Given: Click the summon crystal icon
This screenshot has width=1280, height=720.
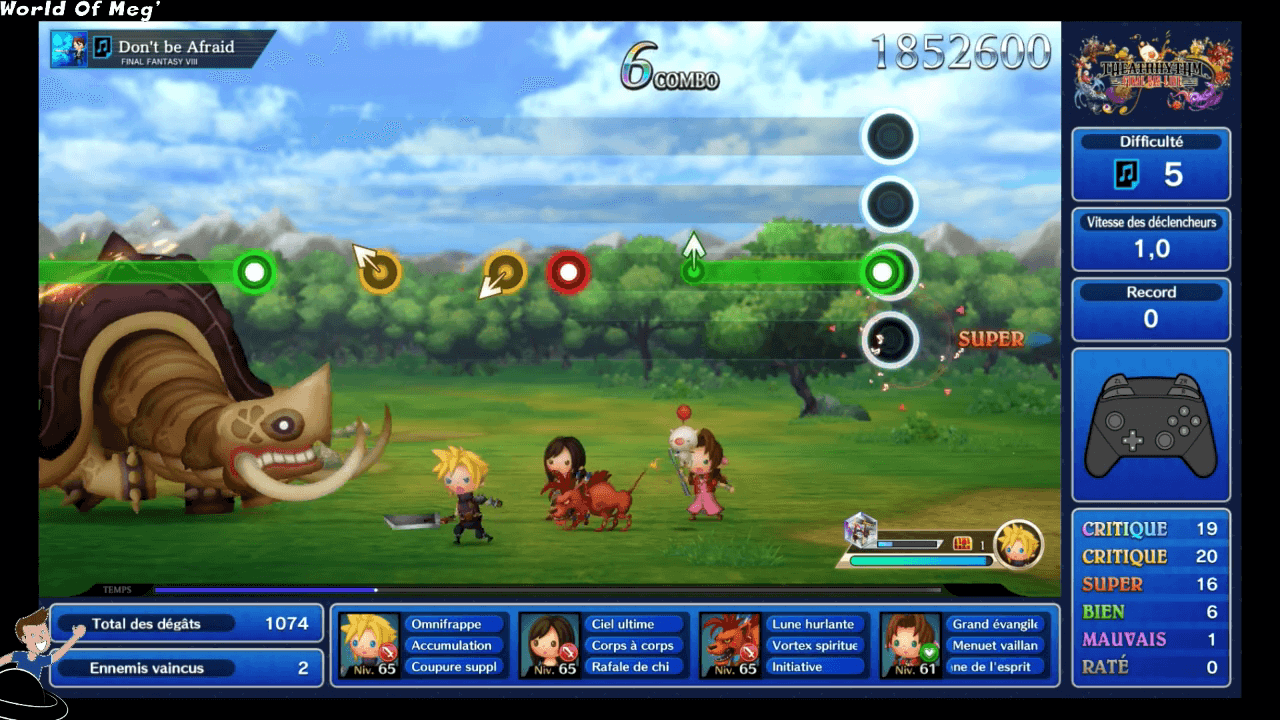Looking at the screenshot, I should tap(861, 529).
